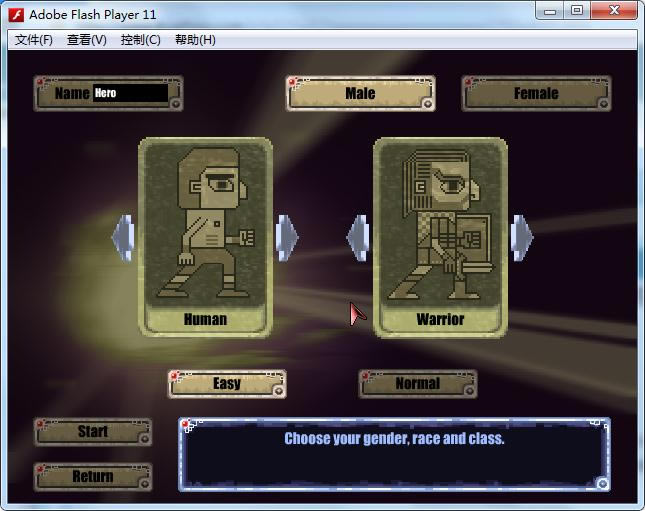Choose Normal difficulty

(x=417, y=384)
